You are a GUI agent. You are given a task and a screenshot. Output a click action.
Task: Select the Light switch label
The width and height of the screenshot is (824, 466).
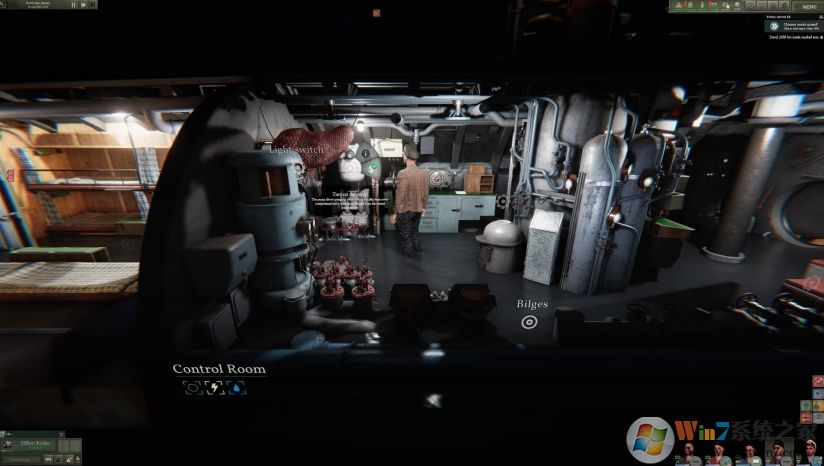[295, 149]
